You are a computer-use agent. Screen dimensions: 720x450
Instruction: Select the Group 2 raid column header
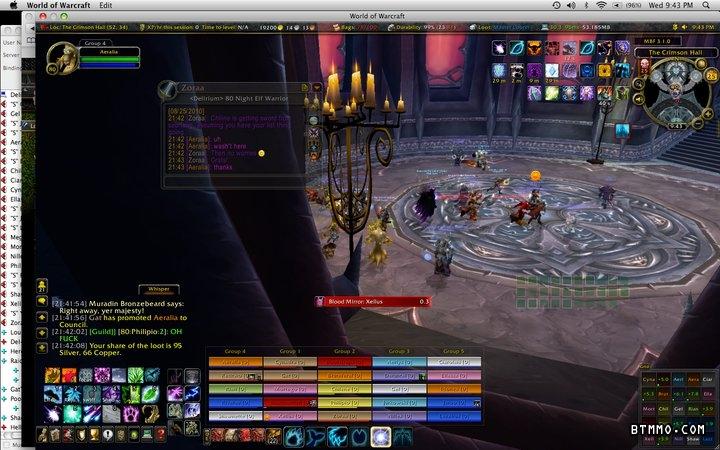click(345, 352)
